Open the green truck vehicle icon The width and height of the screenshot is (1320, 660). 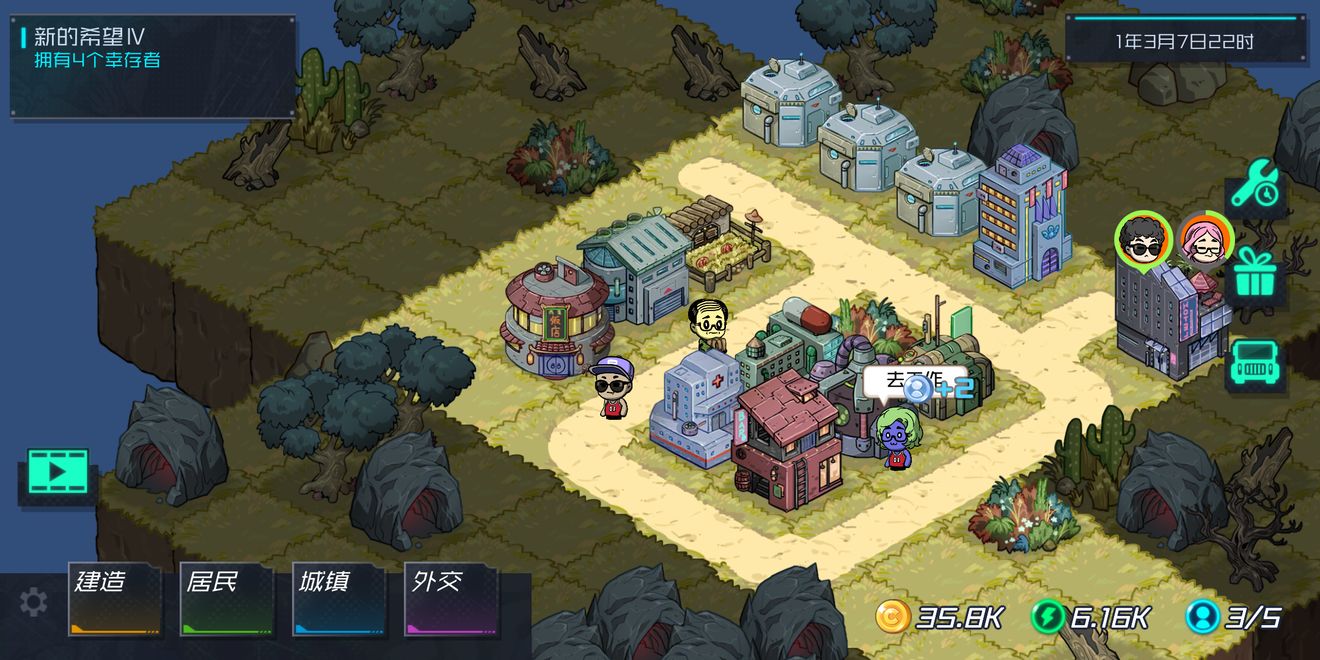click(x=1255, y=364)
